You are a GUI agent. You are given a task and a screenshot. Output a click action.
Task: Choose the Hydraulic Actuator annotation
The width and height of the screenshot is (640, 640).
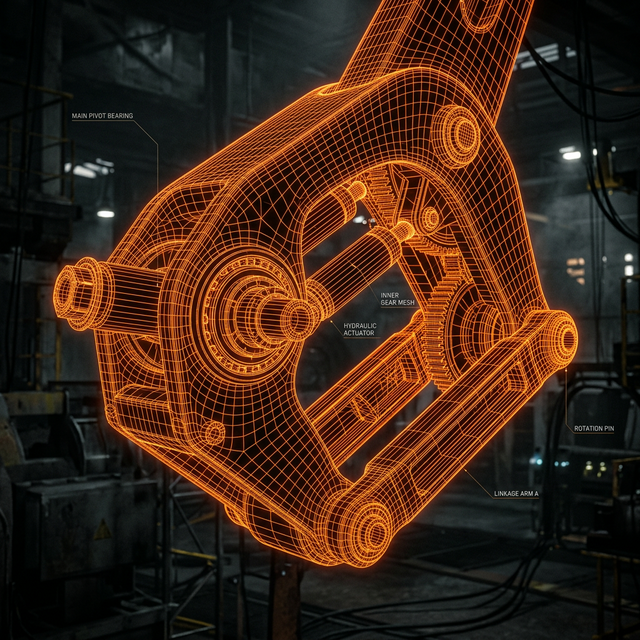point(360,329)
